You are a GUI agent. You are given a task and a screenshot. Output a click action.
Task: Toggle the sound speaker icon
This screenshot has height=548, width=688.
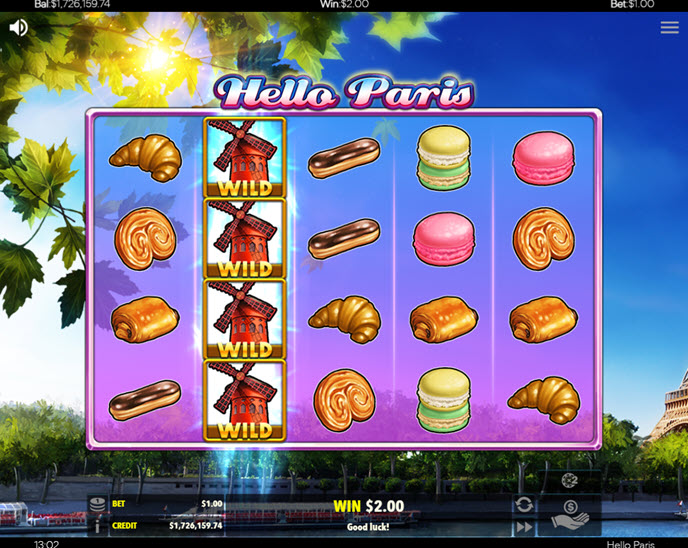pos(18,27)
